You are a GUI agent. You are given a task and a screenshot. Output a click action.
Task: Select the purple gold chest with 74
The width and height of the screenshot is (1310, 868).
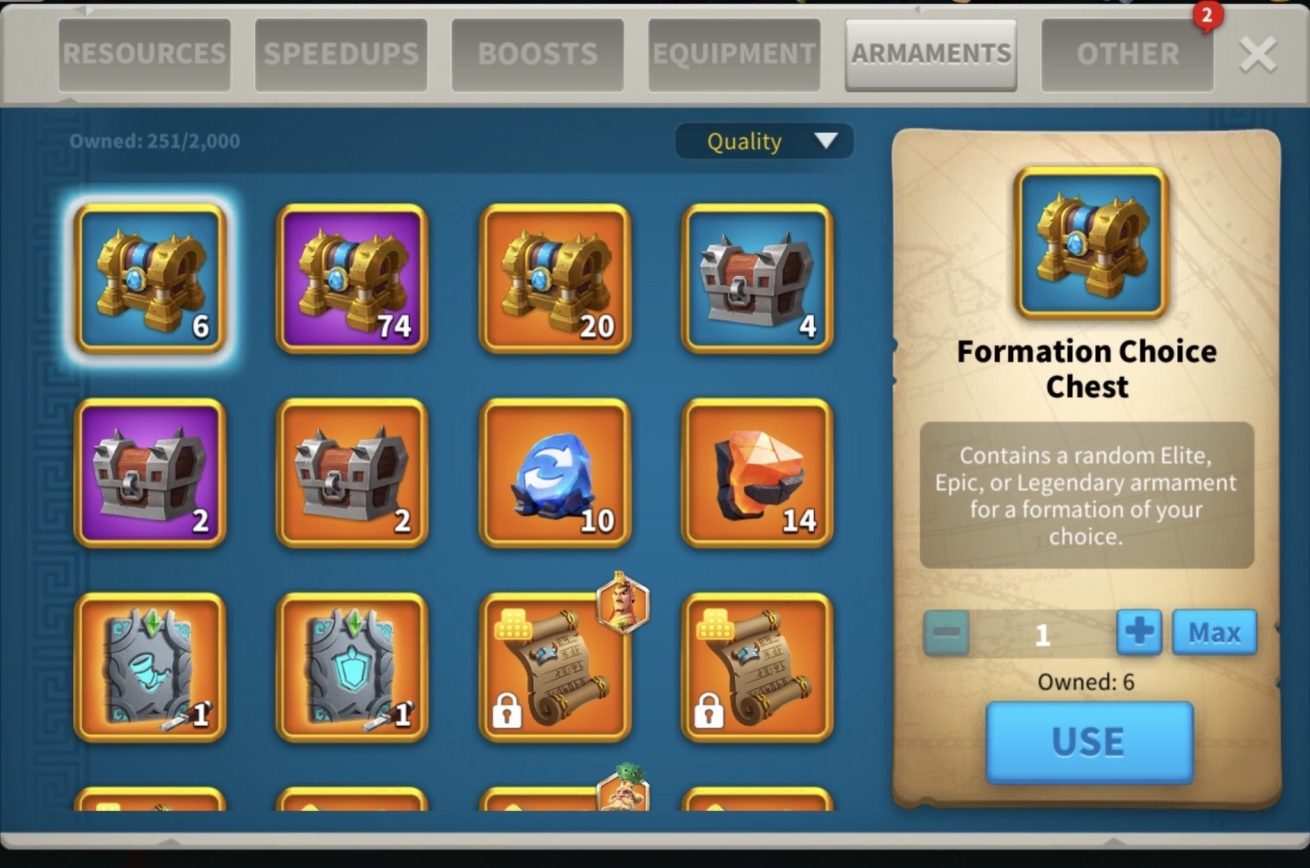pyautogui.click(x=352, y=279)
